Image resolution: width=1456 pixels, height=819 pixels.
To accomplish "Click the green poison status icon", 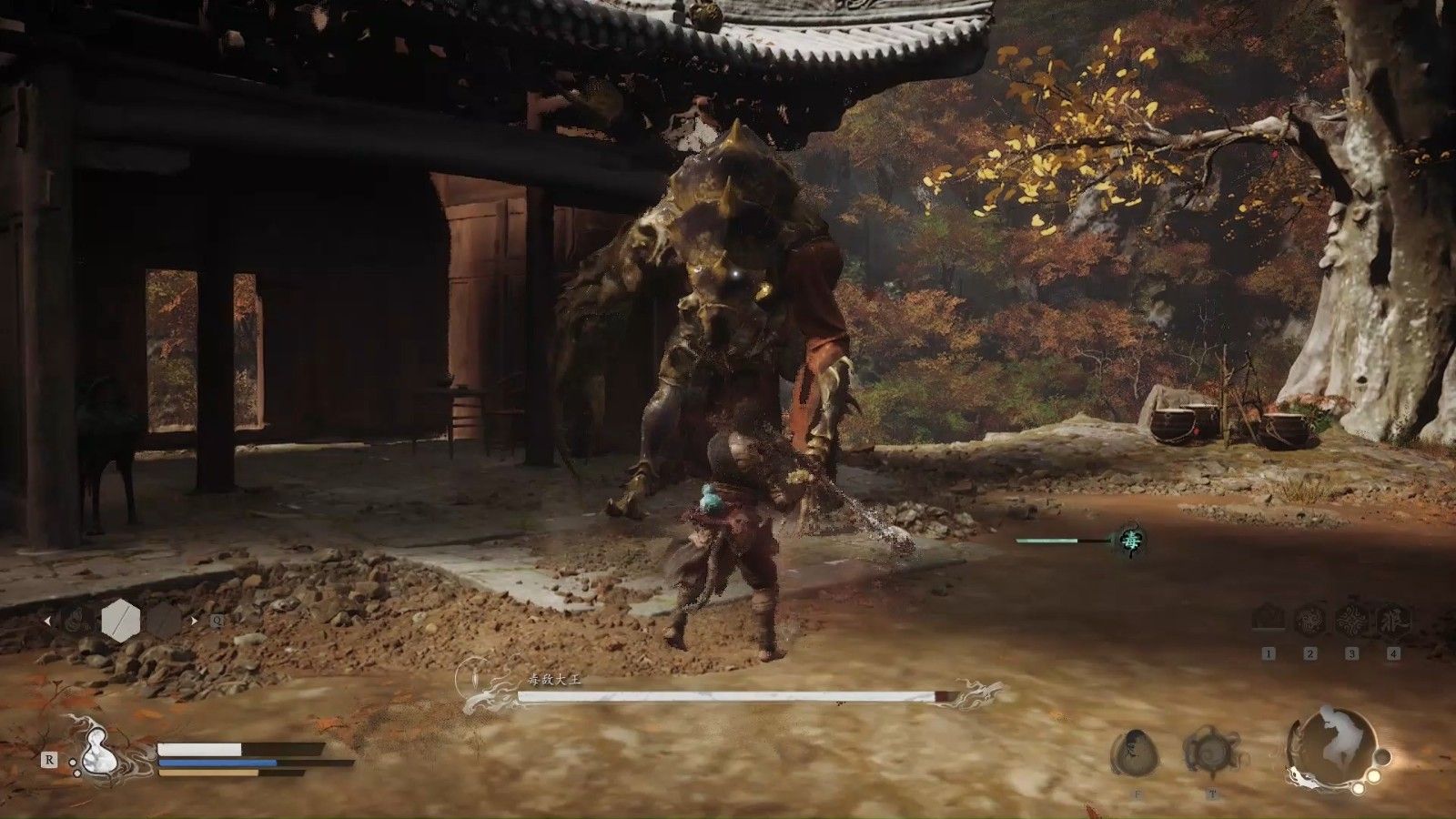I will coord(1131,541).
